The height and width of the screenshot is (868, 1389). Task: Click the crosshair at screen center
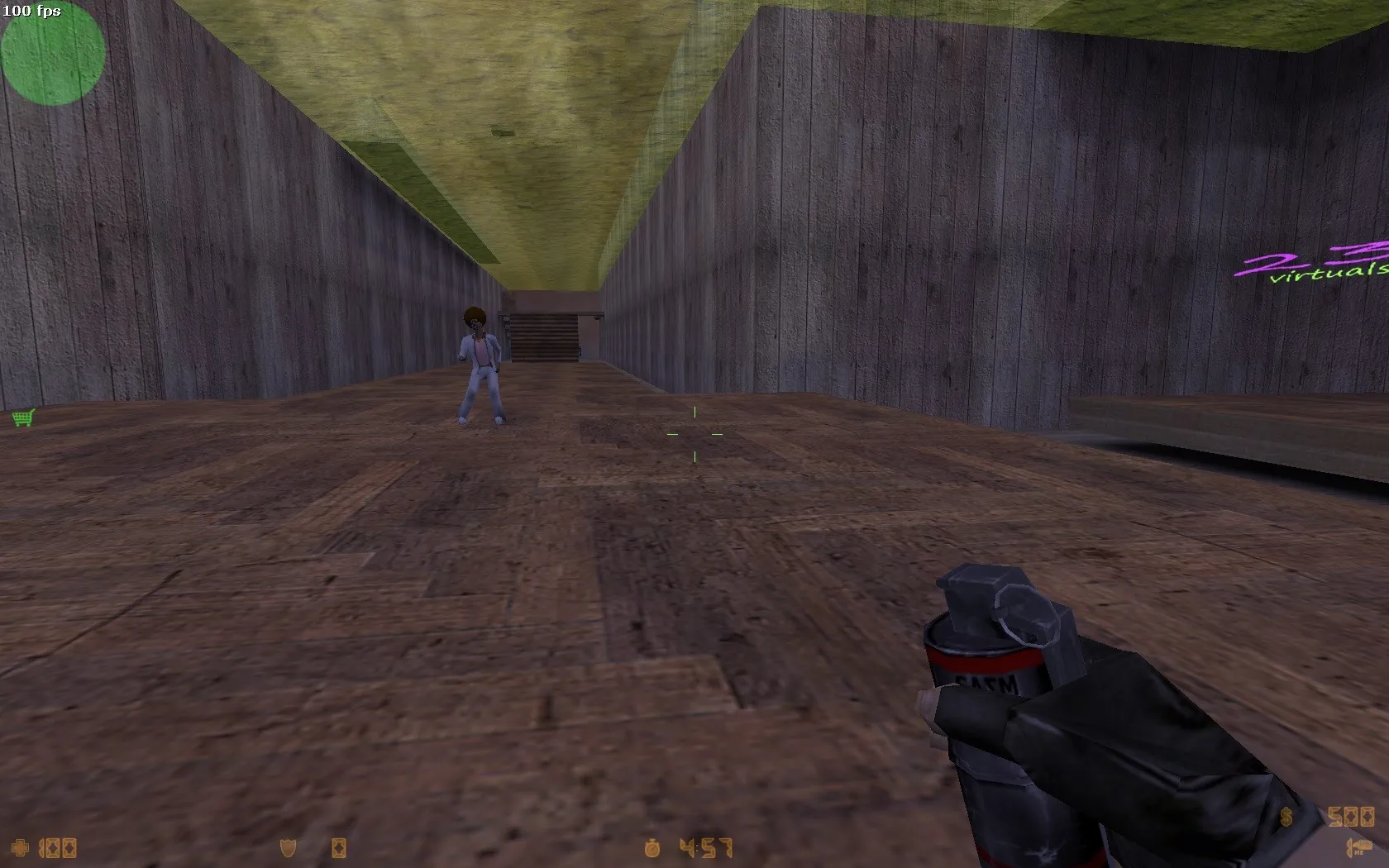click(695, 433)
